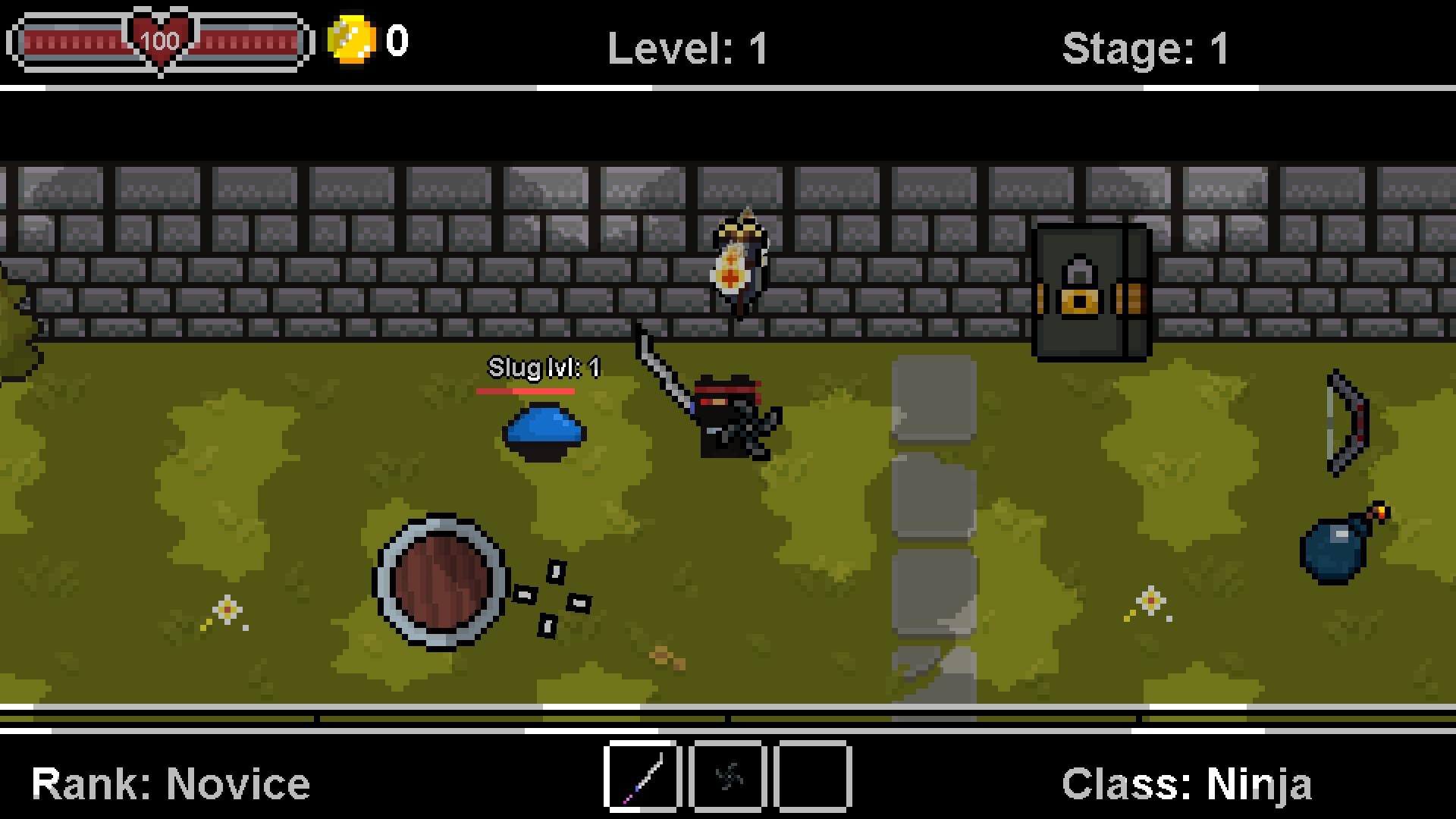1456x819 pixels.
Task: Select the shuriken in the second hotbar slot
Action: pos(728,778)
